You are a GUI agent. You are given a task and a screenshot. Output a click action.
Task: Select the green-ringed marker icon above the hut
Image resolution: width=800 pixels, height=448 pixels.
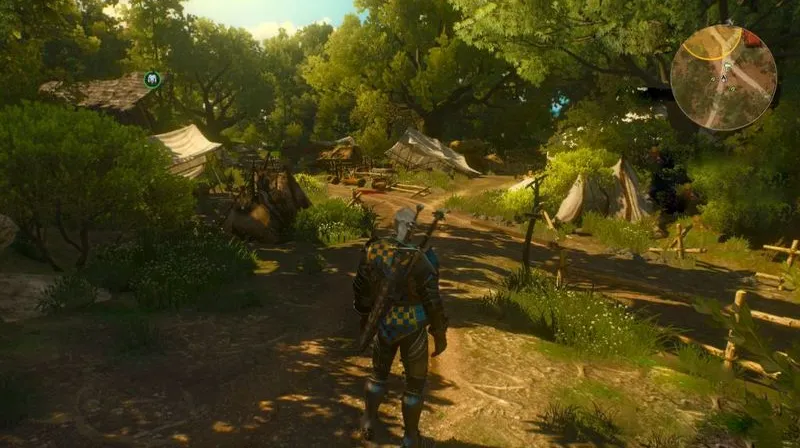coord(152,79)
